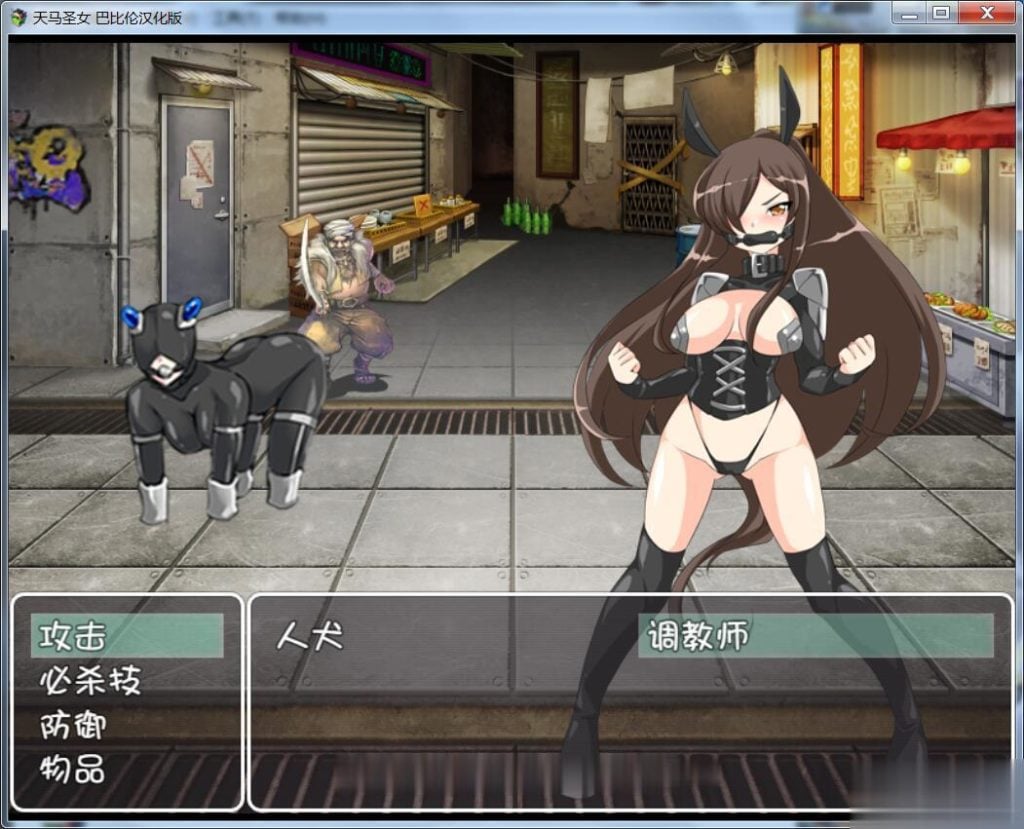Pick the 防御 defend command
The height and width of the screenshot is (829, 1024).
73,725
